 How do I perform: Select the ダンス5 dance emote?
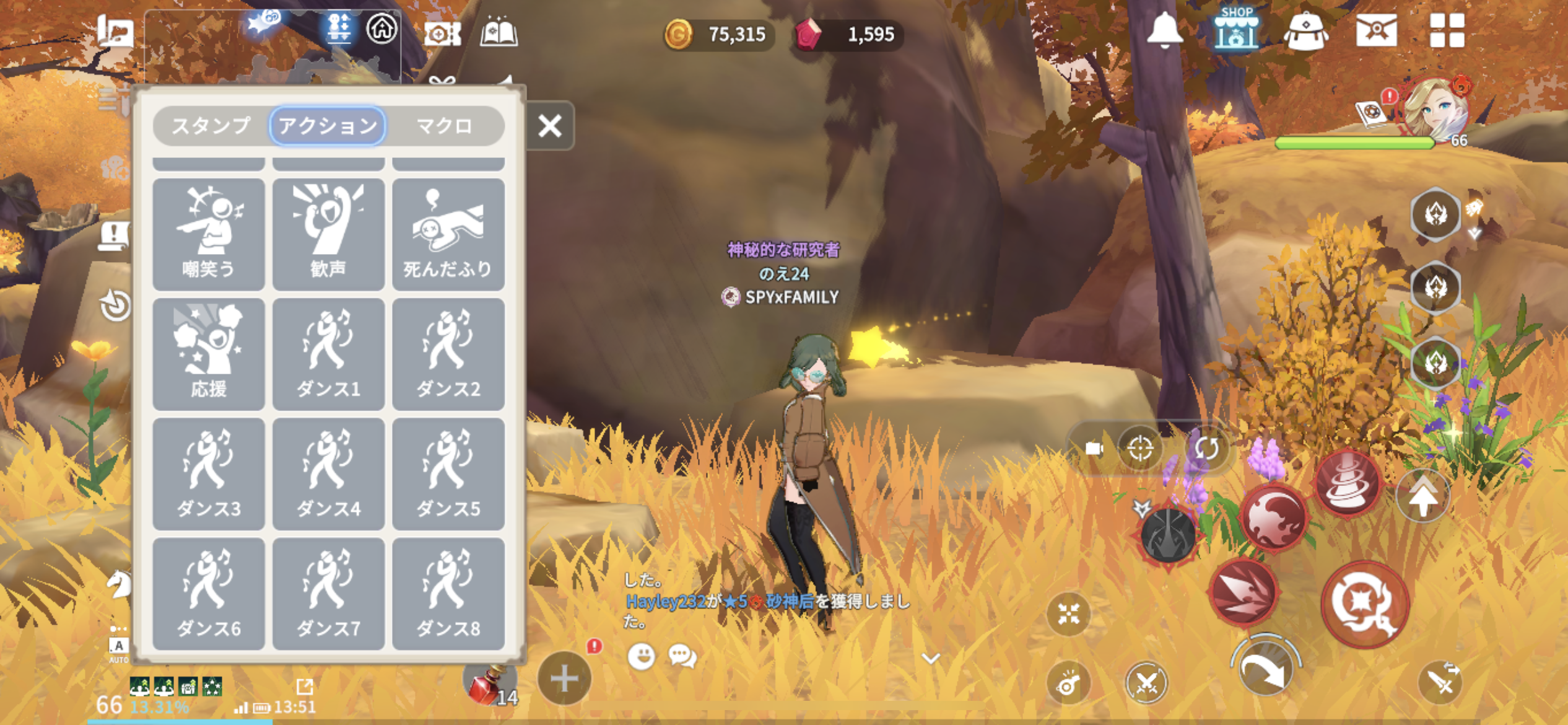448,473
